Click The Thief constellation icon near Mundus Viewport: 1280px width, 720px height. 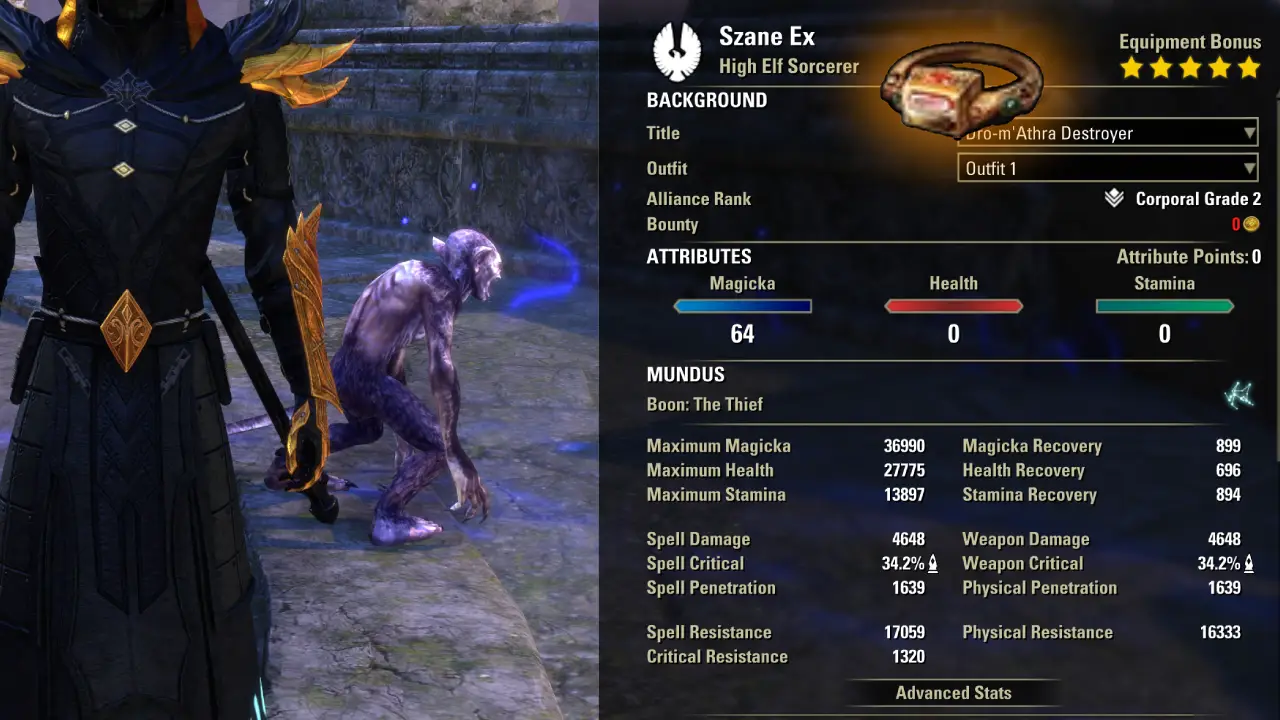click(1237, 394)
